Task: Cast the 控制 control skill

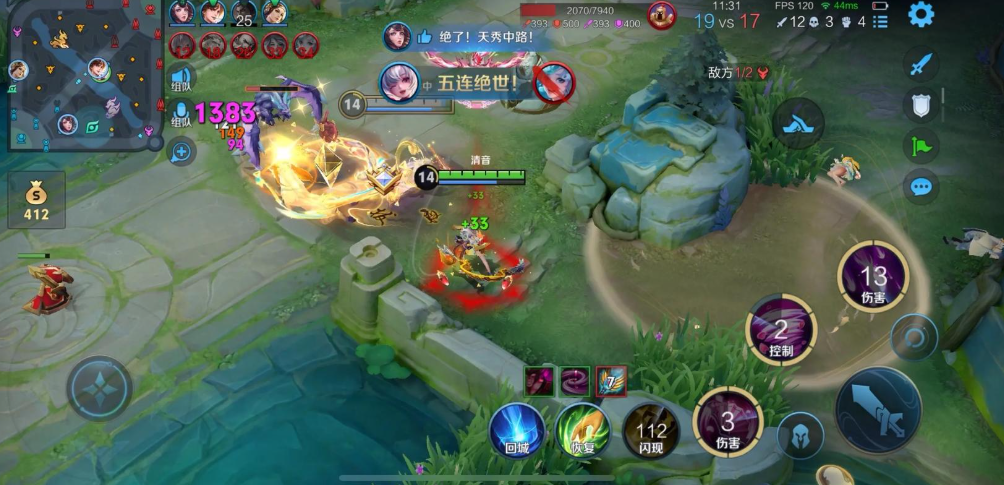Action: (781, 329)
